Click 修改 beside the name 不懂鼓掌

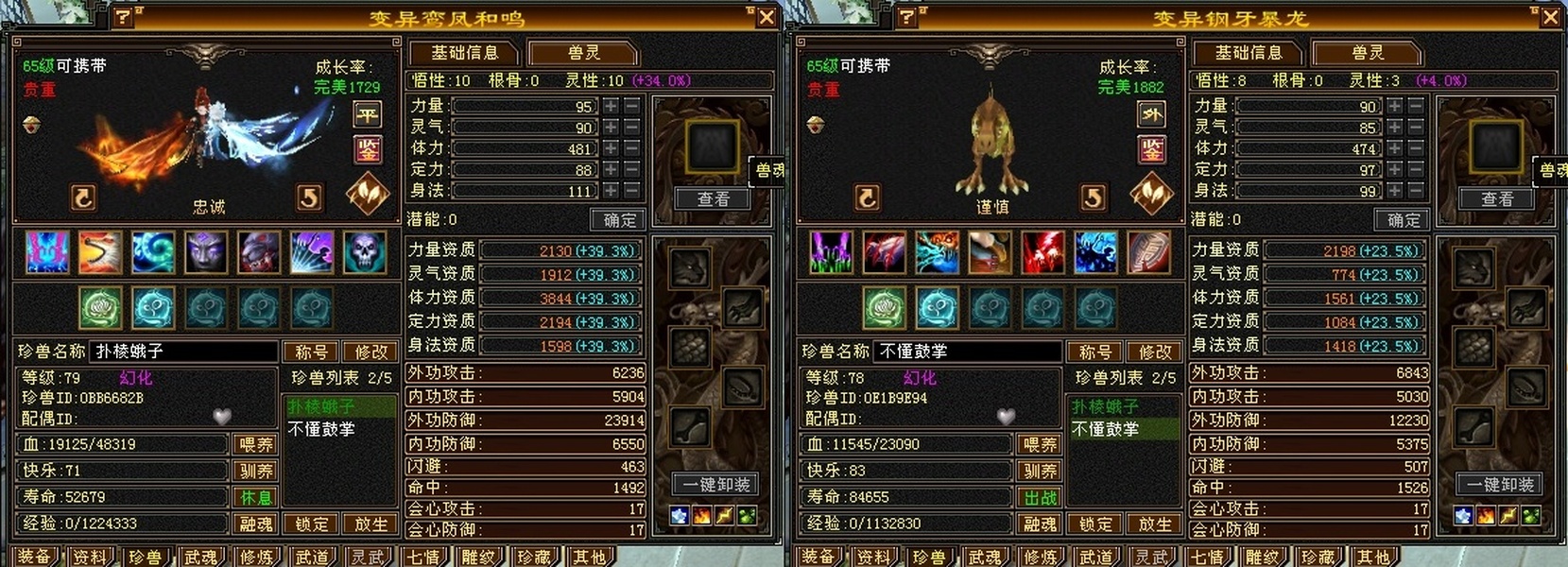(x=1155, y=352)
